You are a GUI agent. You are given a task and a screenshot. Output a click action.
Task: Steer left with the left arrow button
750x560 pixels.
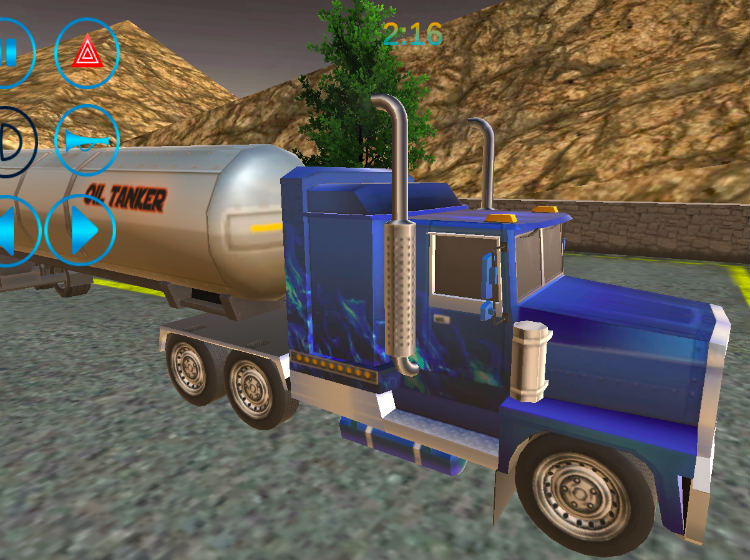[x=12, y=230]
